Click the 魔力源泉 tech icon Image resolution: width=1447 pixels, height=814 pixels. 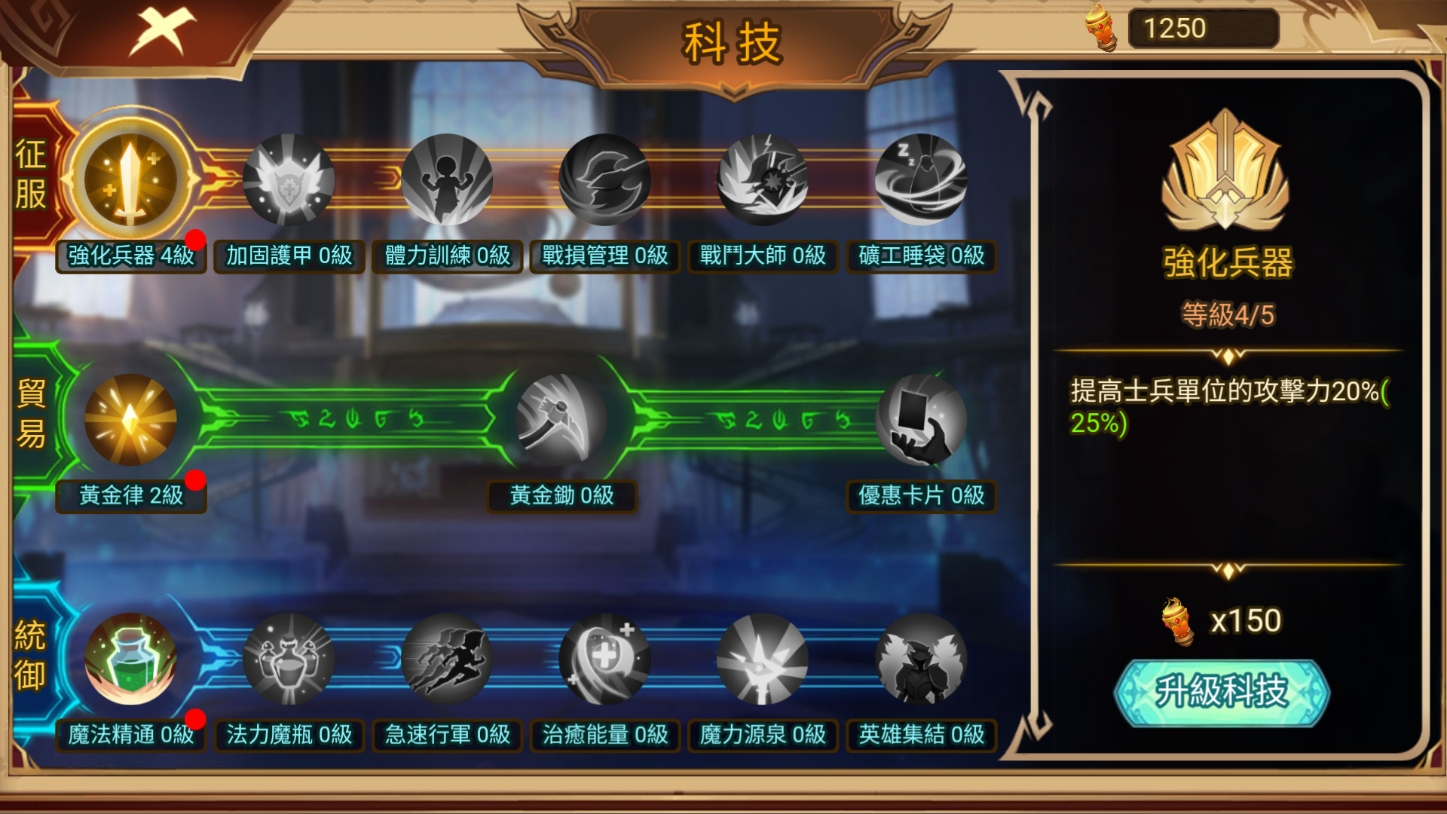click(x=762, y=658)
